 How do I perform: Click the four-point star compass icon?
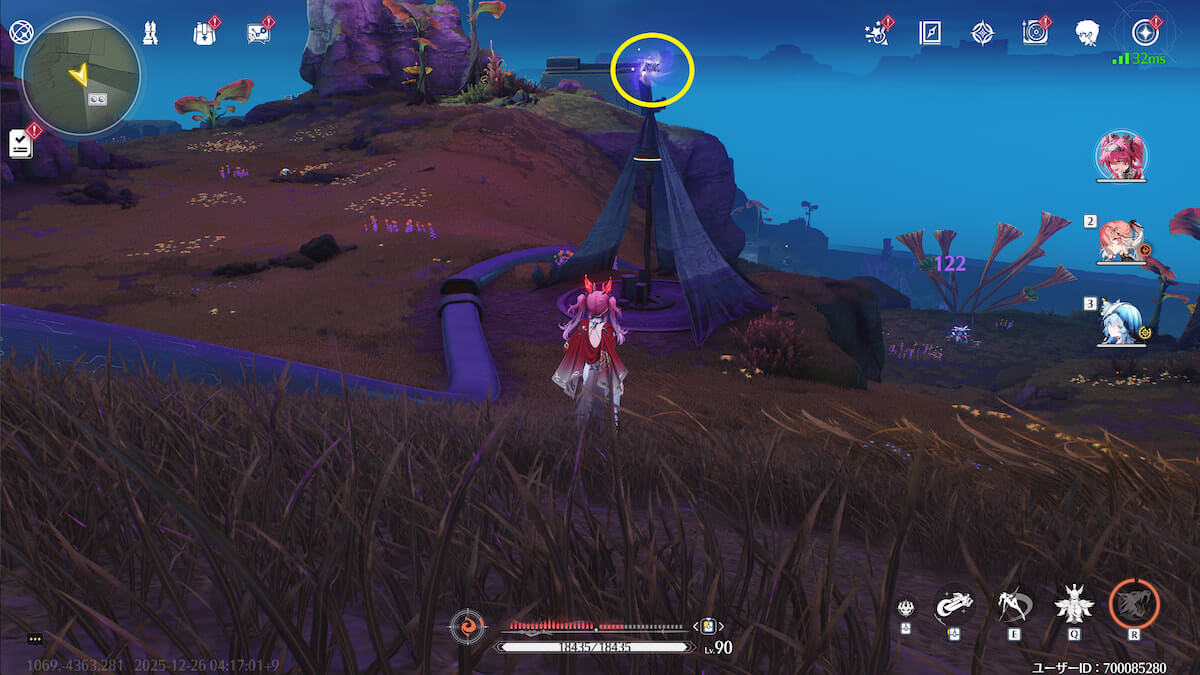click(x=982, y=32)
